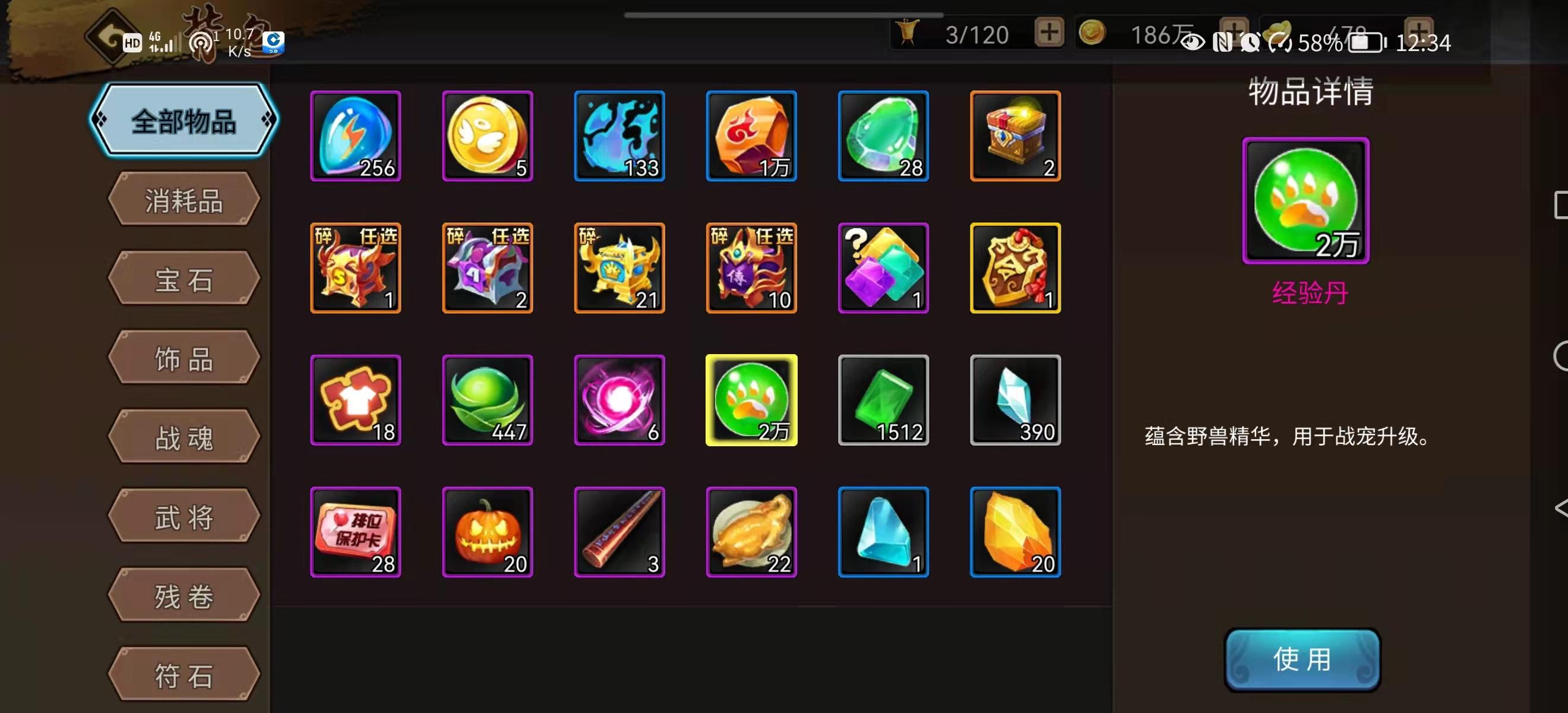
Task: Select the blue crystal shard item of 390
Action: point(1015,400)
